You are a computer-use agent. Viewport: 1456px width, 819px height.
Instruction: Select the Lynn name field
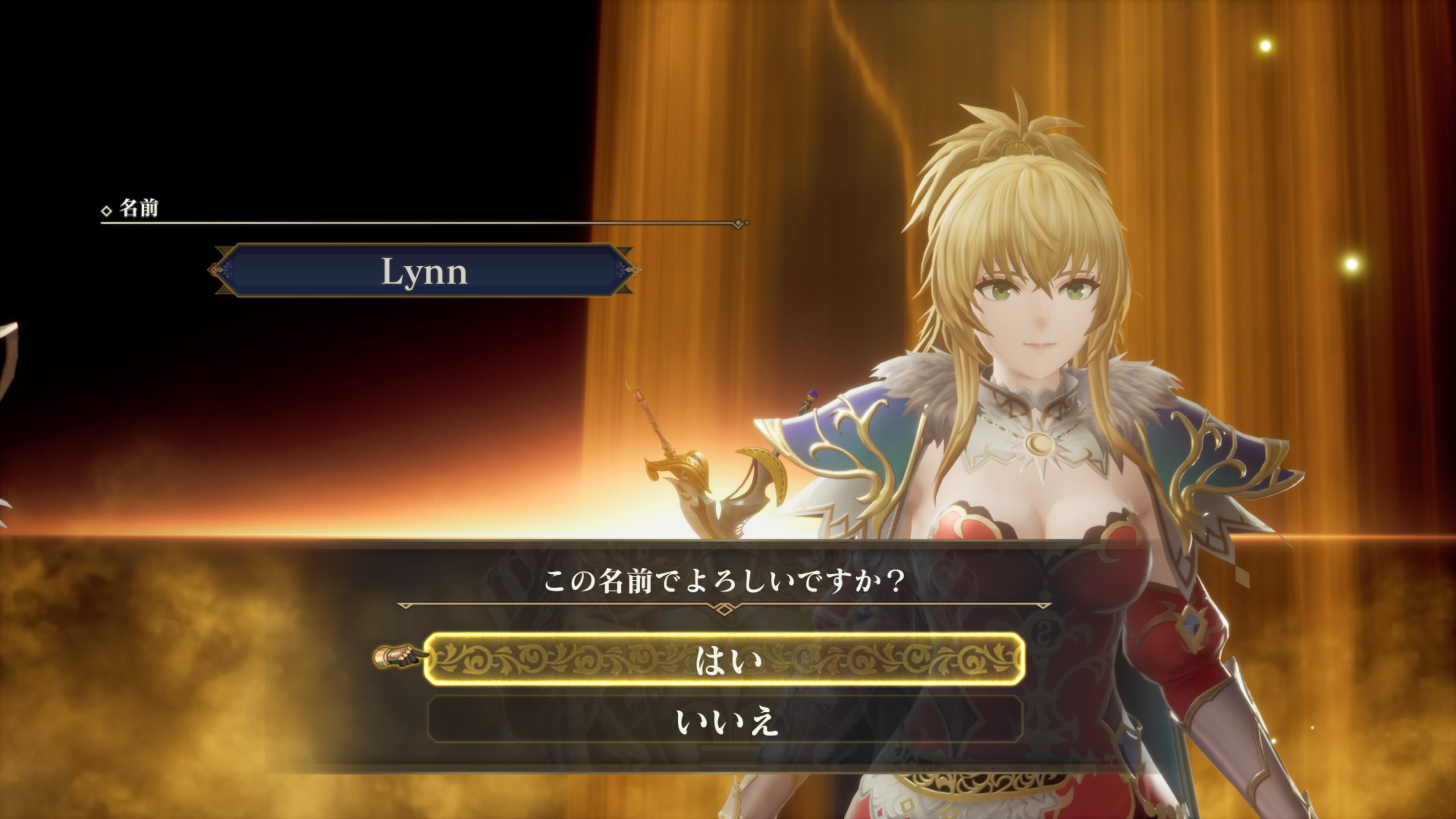[x=424, y=271]
